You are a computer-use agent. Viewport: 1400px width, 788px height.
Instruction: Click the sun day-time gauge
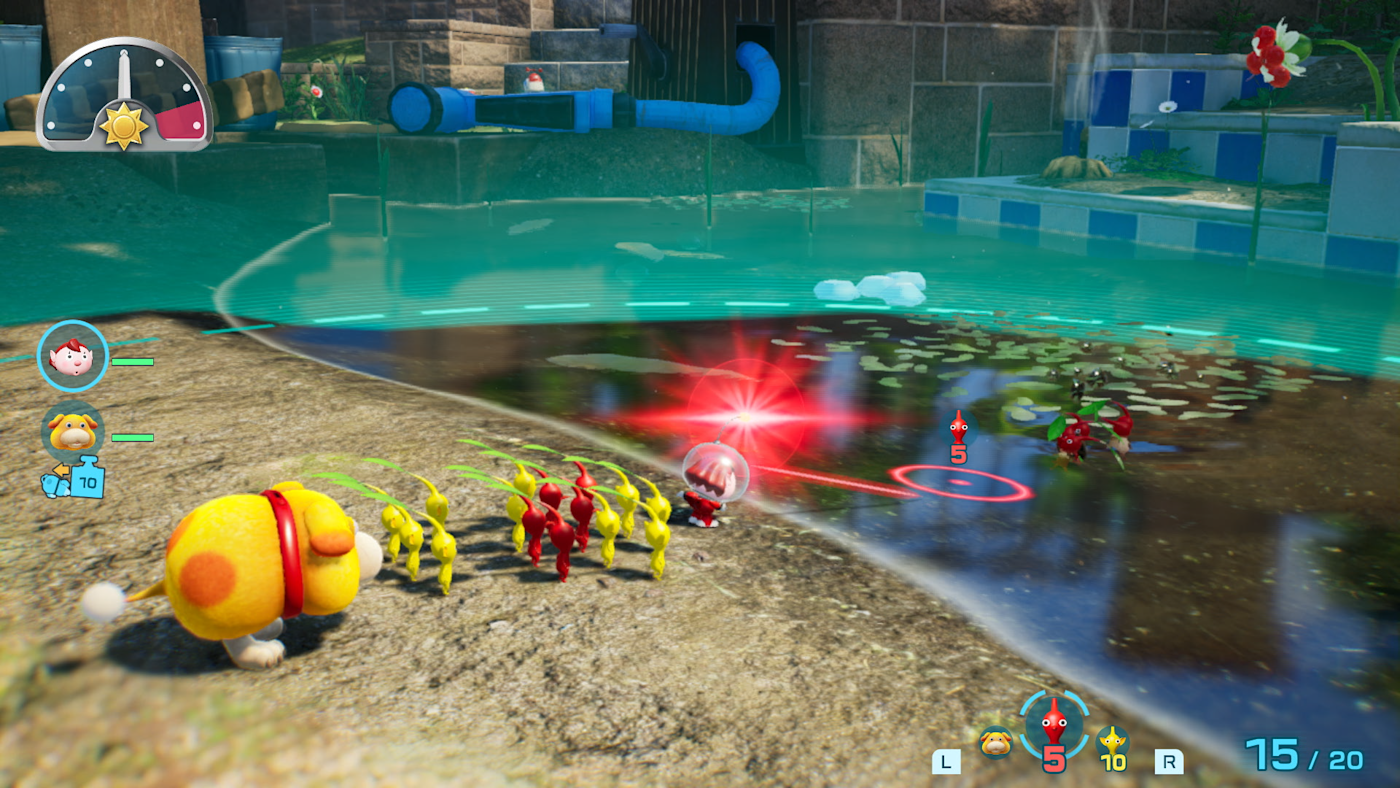[x=124, y=96]
